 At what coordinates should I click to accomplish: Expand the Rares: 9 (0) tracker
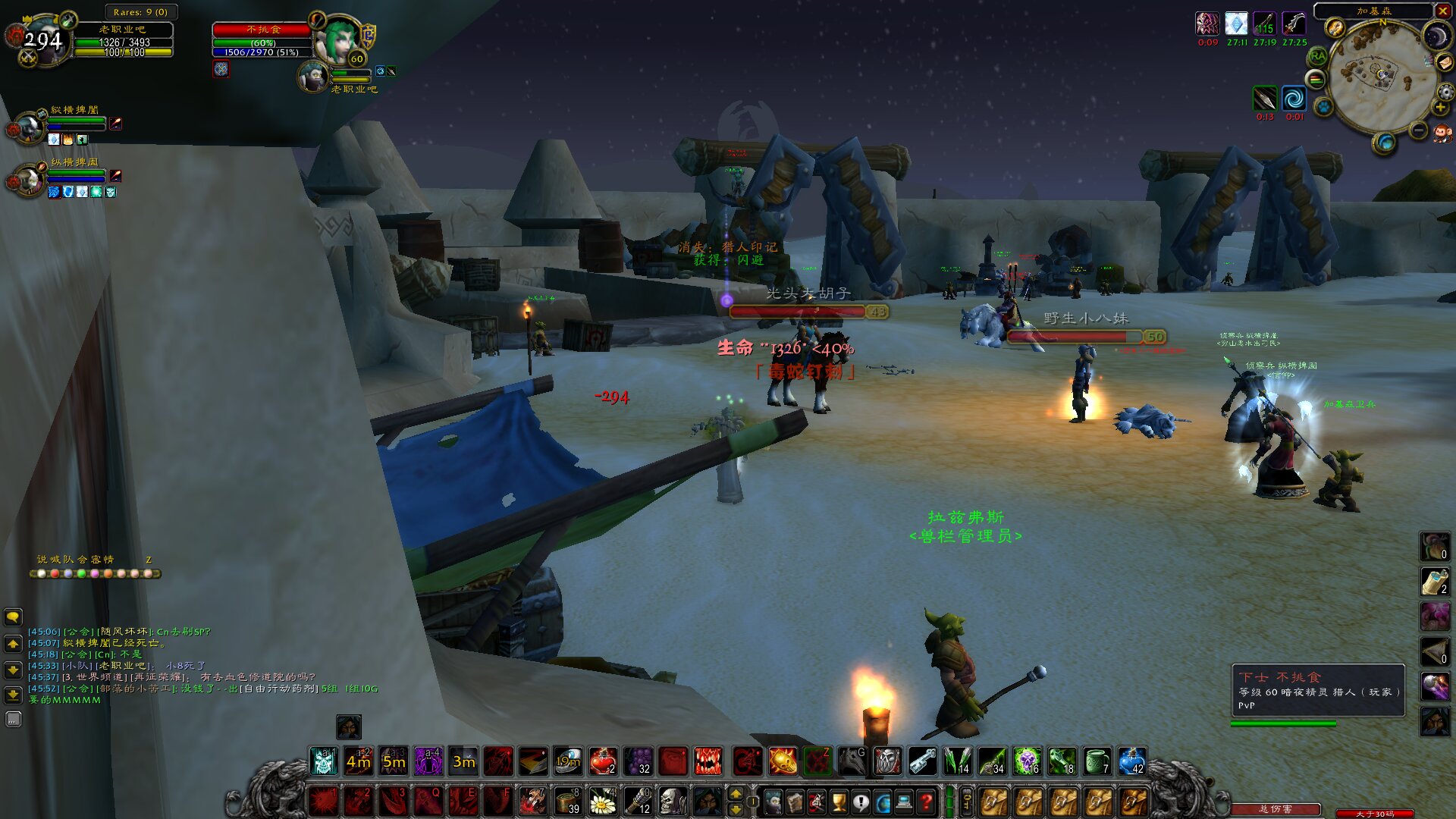(141, 11)
